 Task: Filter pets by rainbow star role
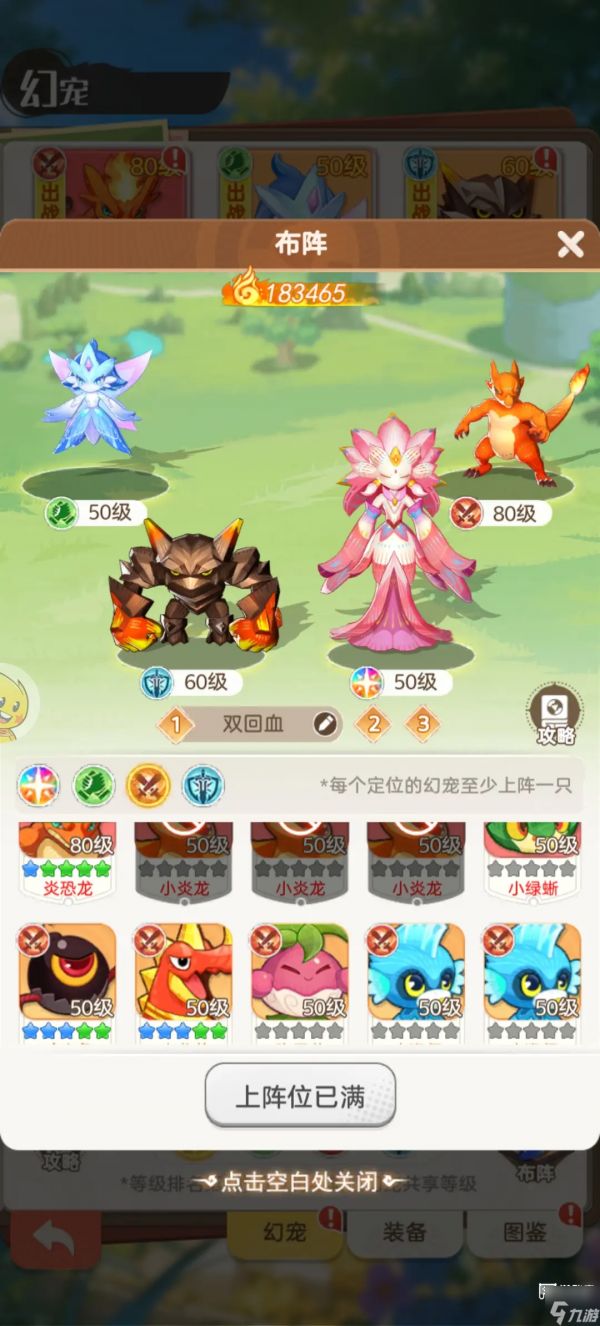point(37,786)
